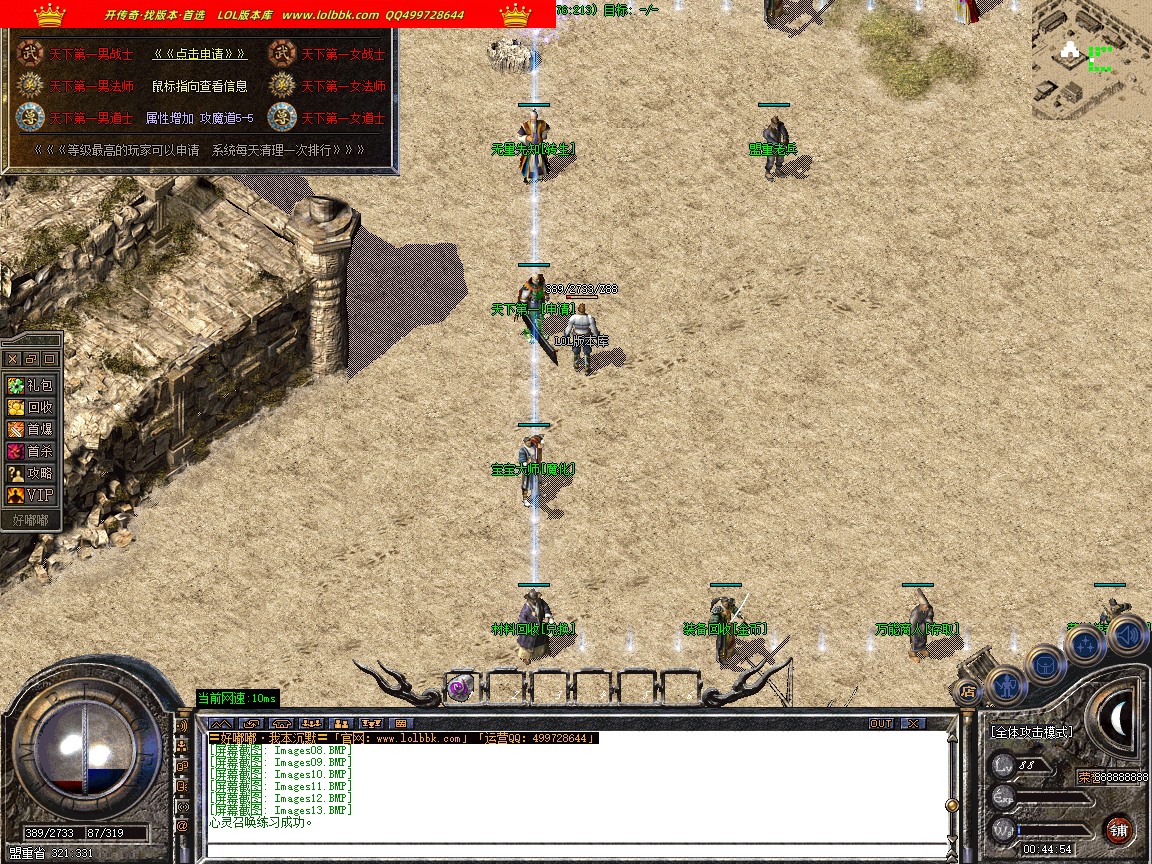
Task: Use the purple orb item in hotbar
Action: click(459, 687)
